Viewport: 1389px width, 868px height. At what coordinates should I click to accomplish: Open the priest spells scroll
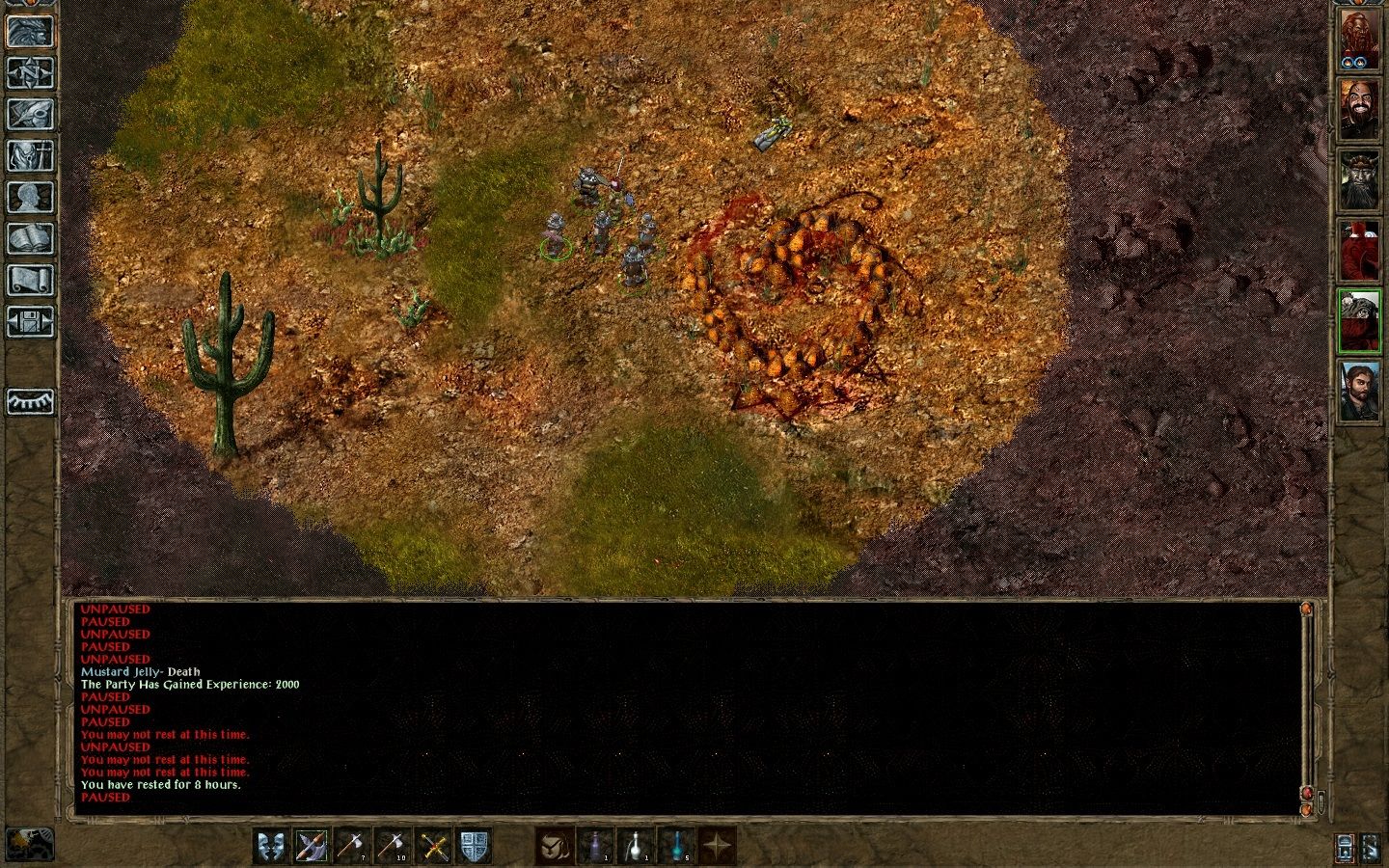31,280
